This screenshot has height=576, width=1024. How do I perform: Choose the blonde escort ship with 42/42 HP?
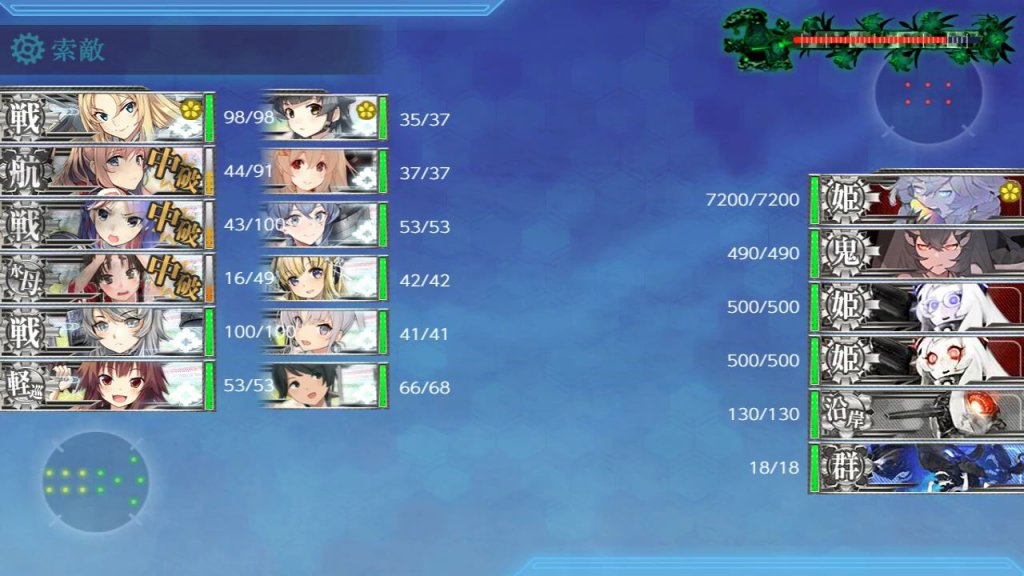click(x=324, y=278)
